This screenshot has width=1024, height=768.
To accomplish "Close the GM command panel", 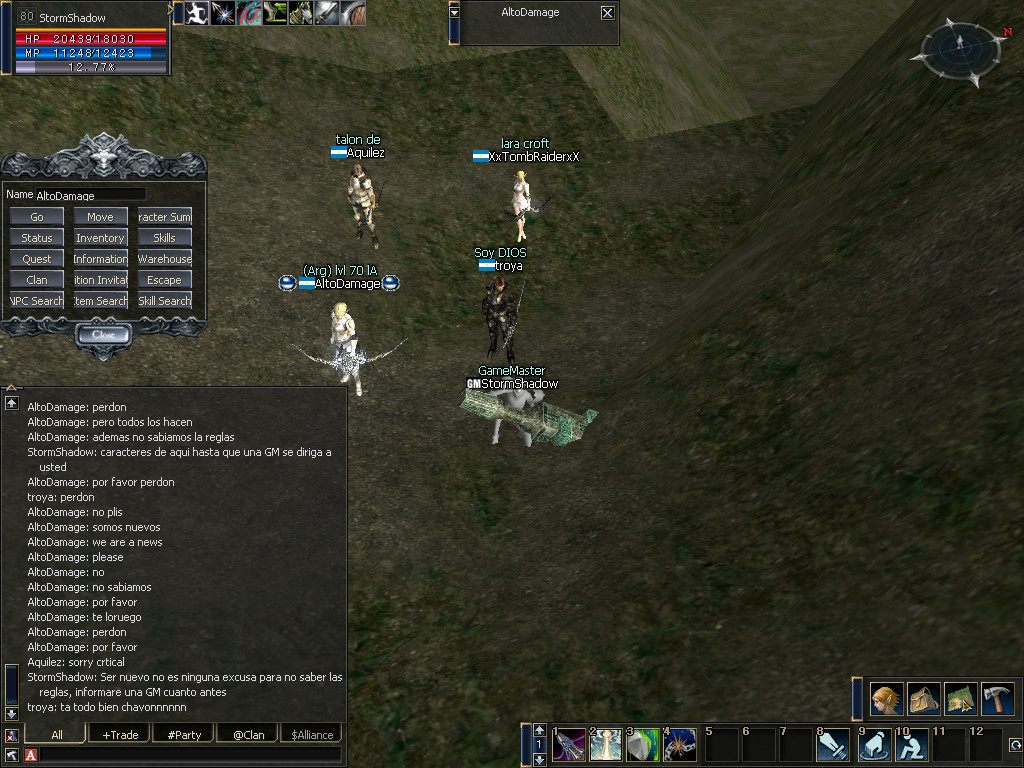I will click(x=103, y=335).
